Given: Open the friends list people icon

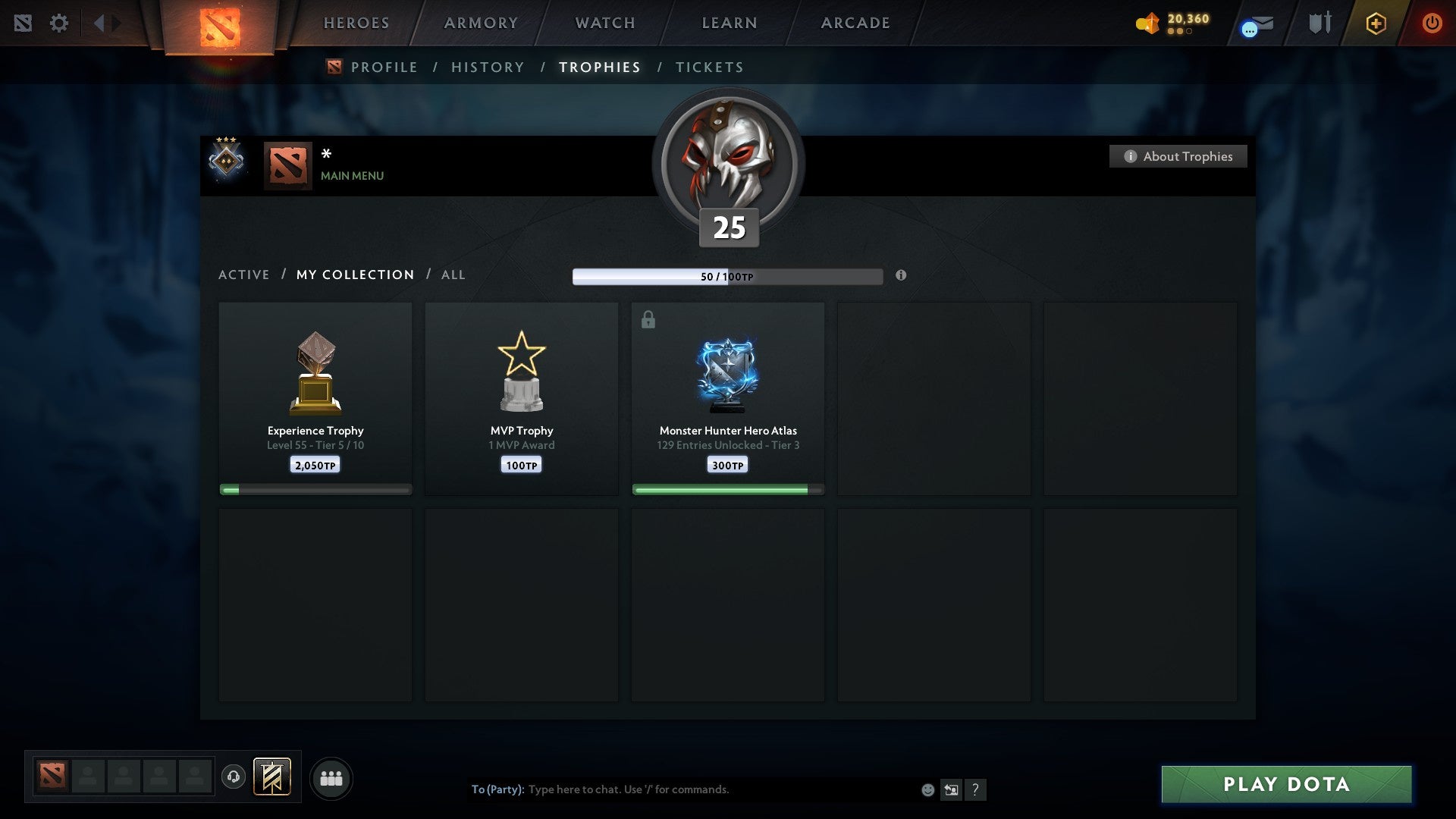Looking at the screenshot, I should click(x=331, y=777).
